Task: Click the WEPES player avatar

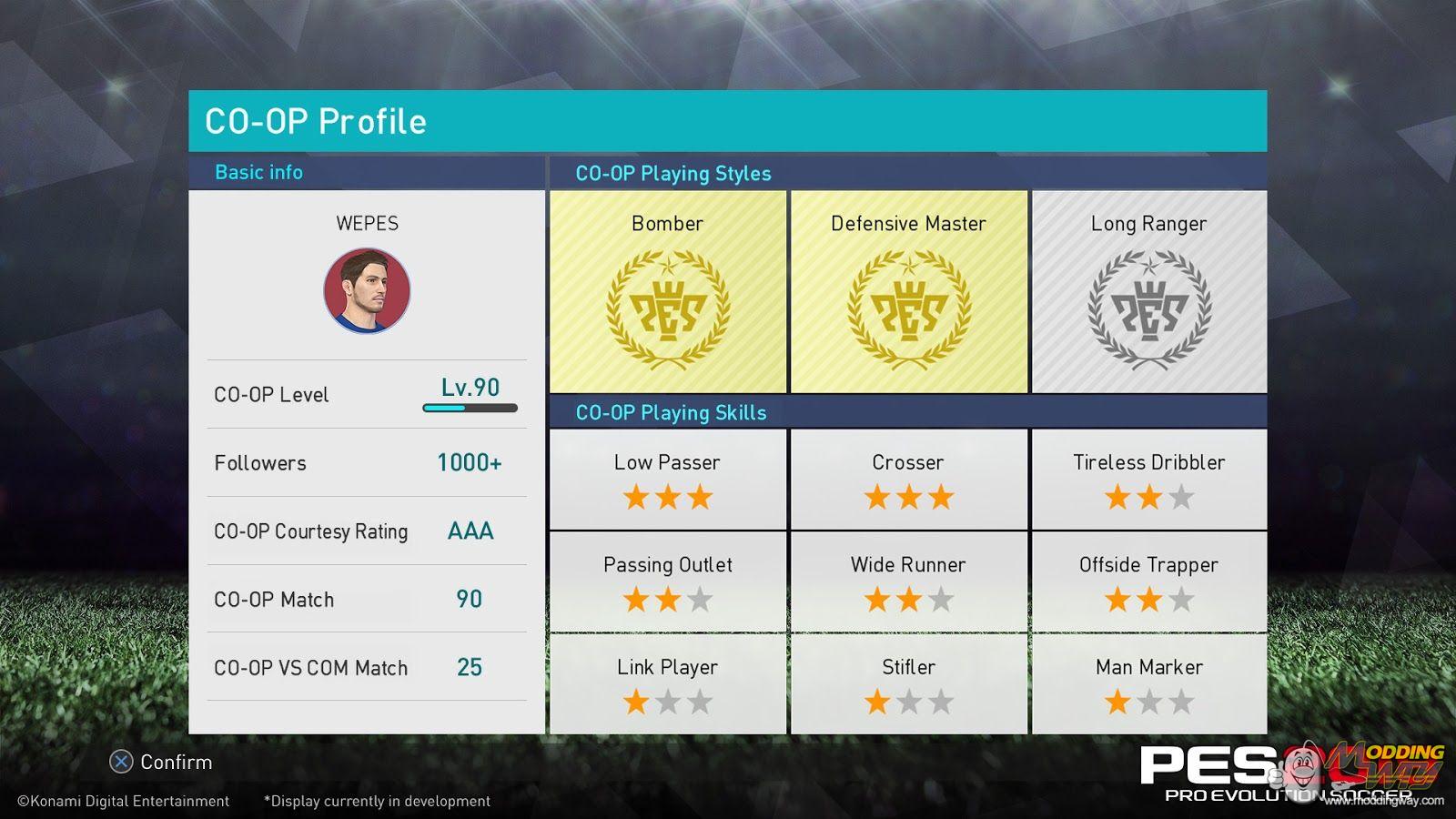Action: [x=367, y=291]
